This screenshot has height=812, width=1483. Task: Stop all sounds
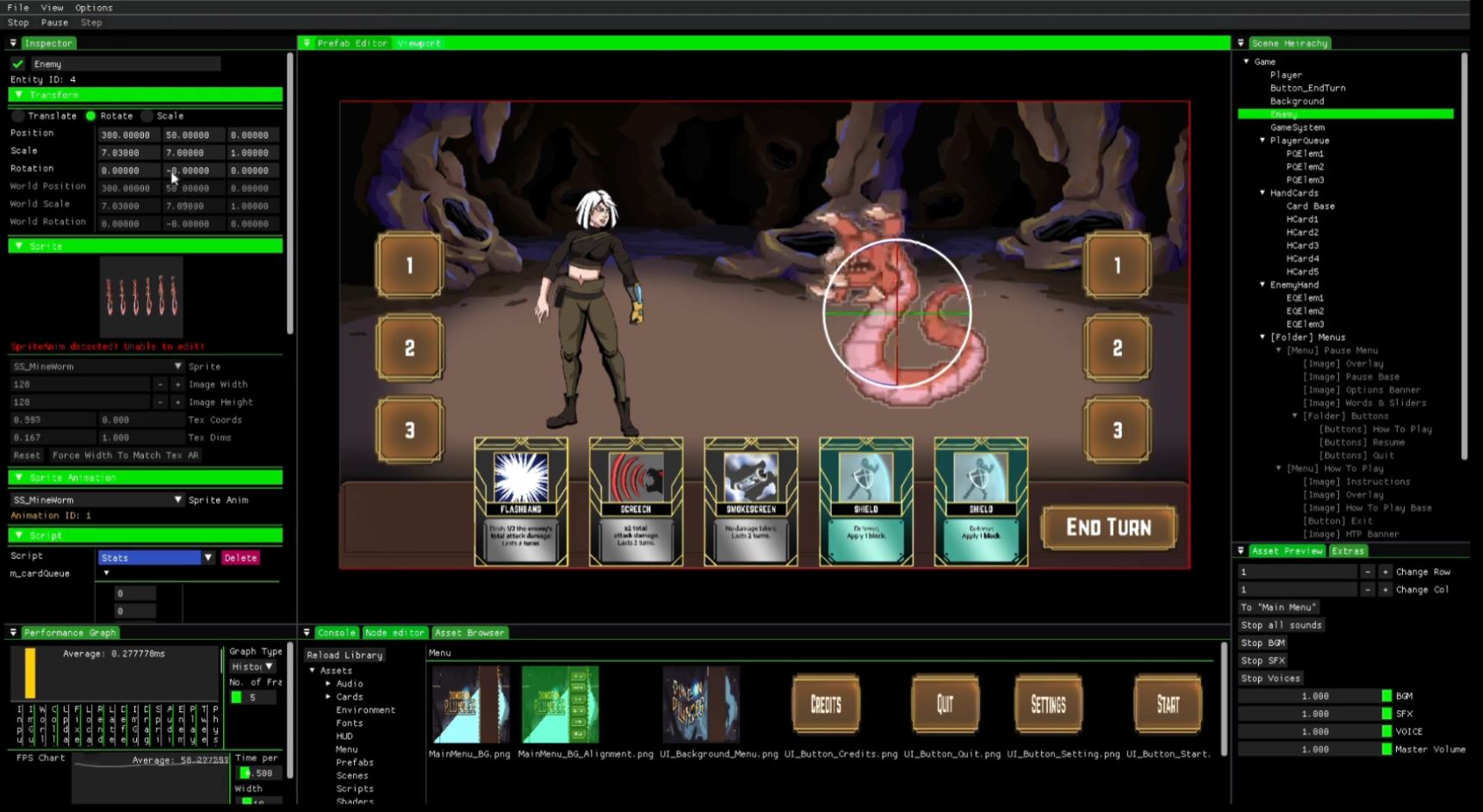1281,625
